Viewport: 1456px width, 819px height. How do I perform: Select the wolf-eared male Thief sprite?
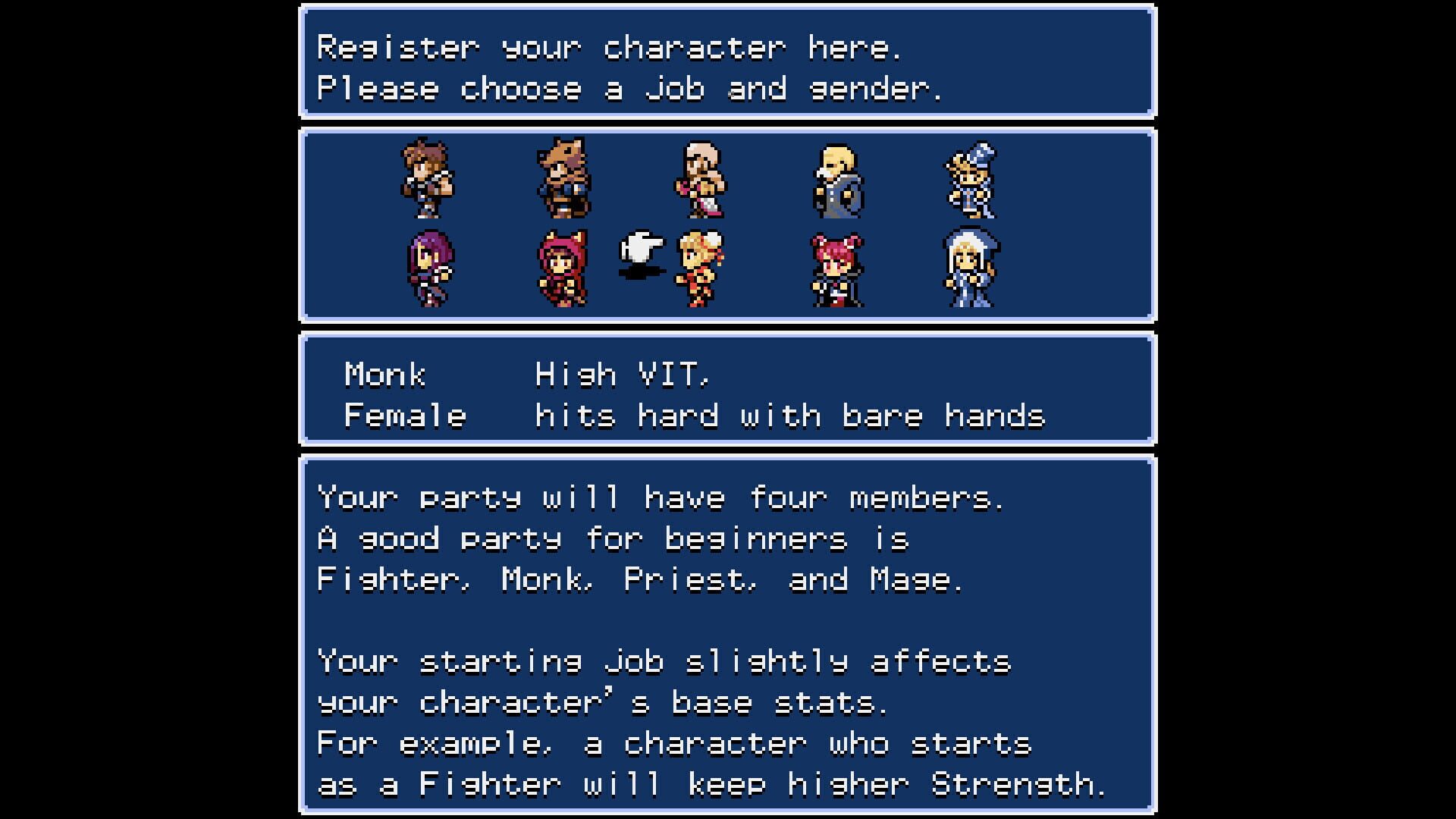(563, 180)
